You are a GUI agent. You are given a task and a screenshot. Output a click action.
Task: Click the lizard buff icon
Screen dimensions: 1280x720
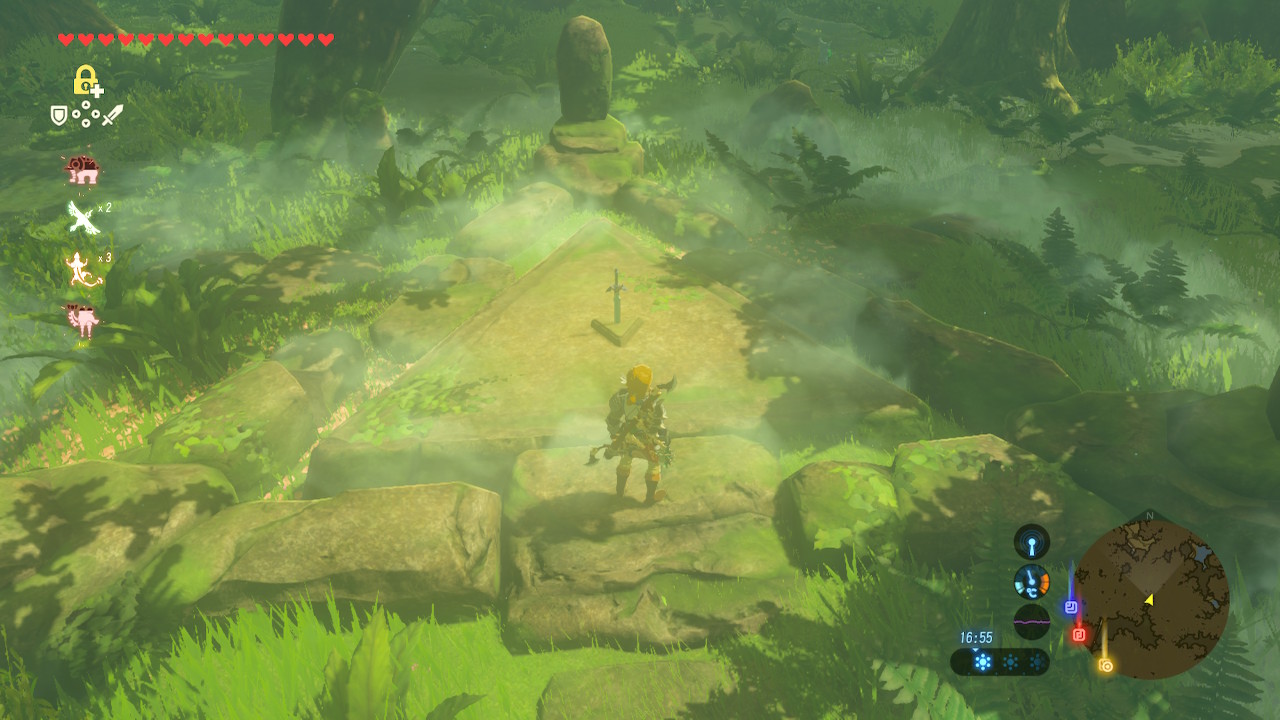pos(82,268)
